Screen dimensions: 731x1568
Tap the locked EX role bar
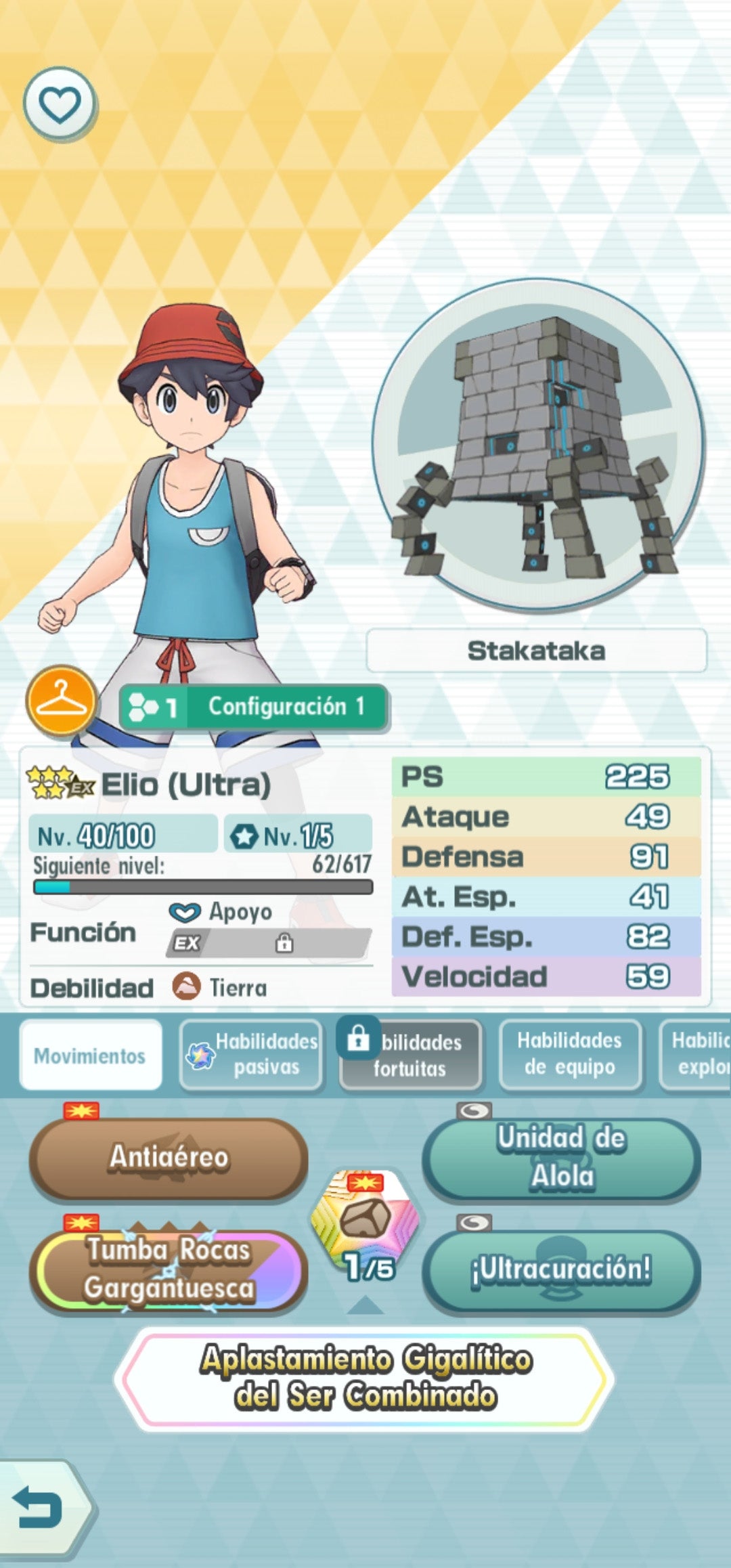269,942
